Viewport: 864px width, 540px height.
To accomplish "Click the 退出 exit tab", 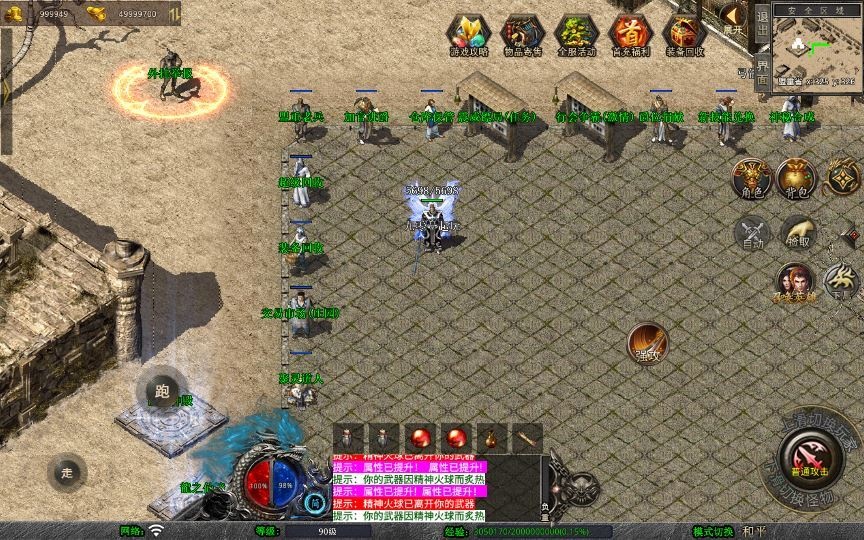I will pyautogui.click(x=762, y=23).
